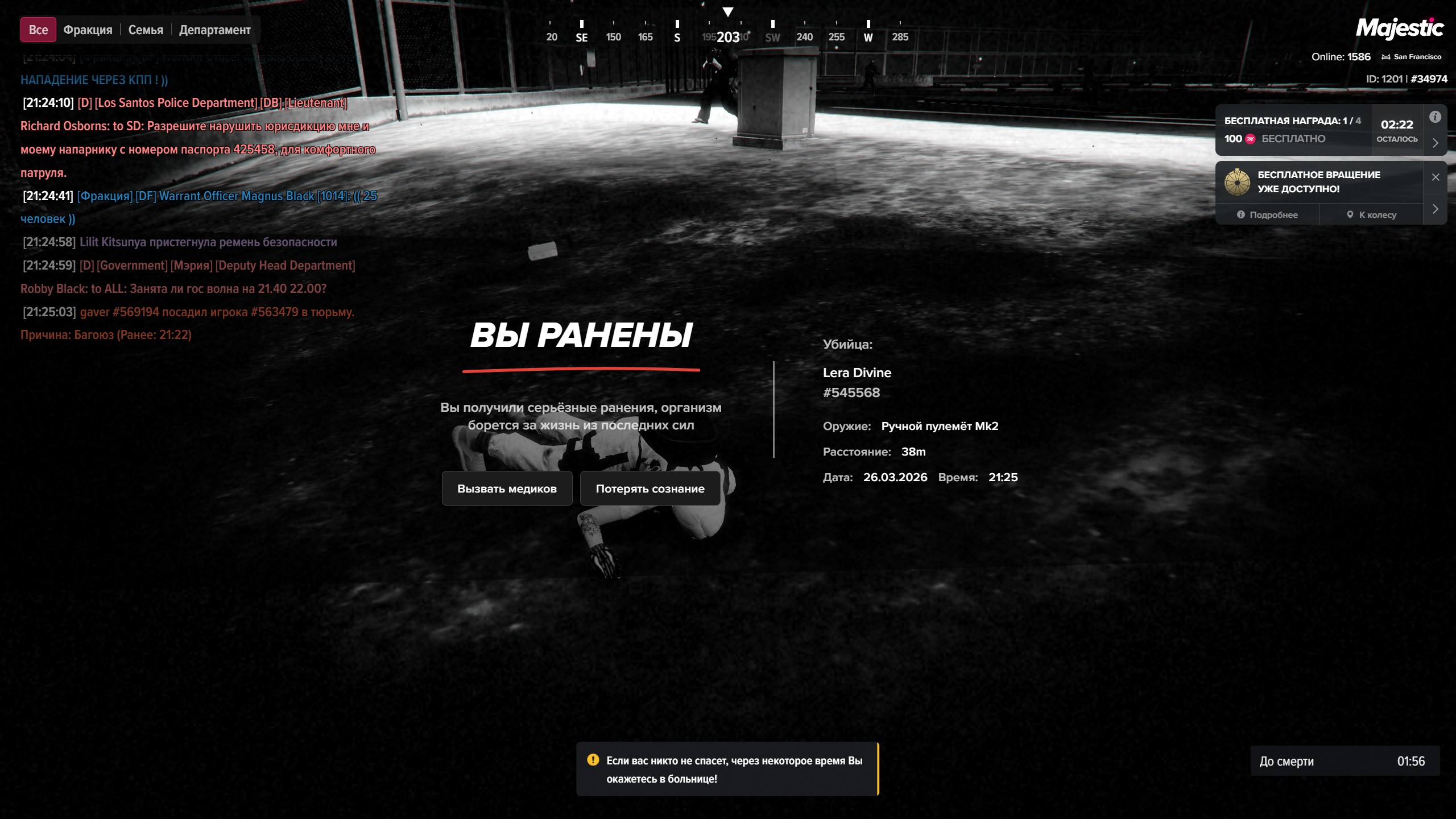Select the Все chat tab
This screenshot has width=1456, height=819.
[38, 30]
